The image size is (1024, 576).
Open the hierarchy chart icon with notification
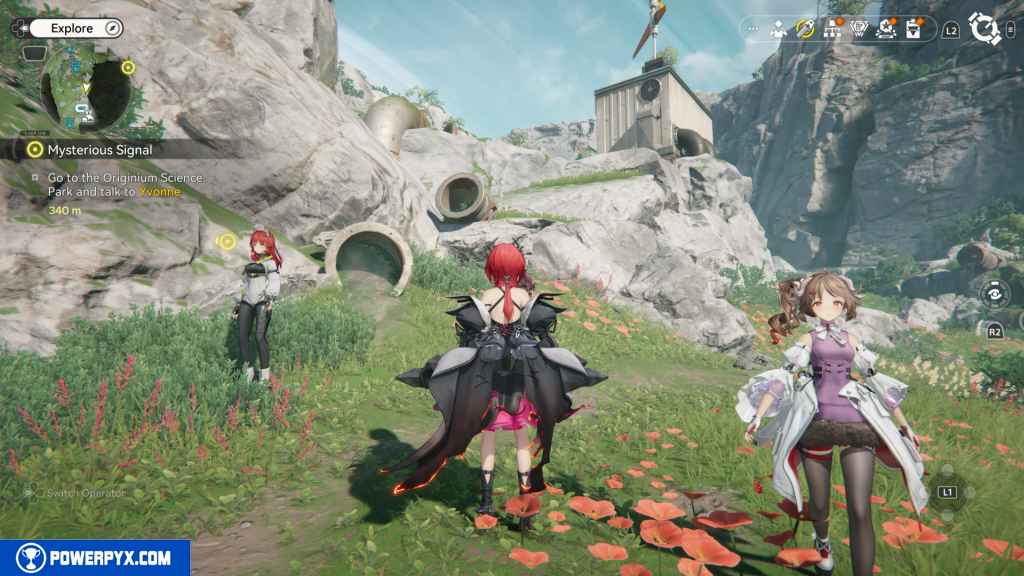832,29
